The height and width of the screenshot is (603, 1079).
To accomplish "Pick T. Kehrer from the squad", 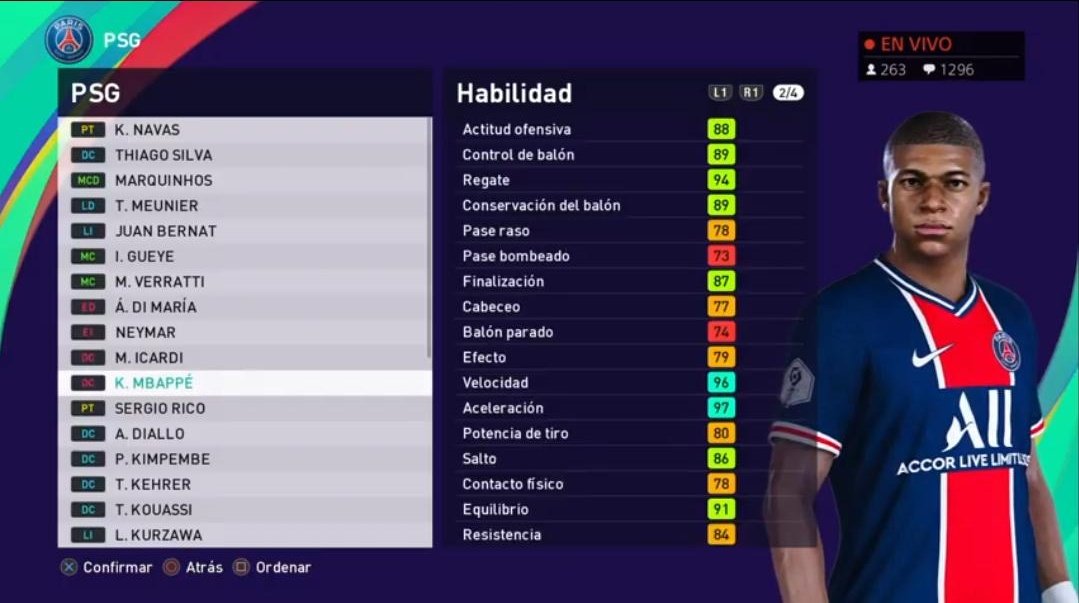I will click(x=245, y=484).
